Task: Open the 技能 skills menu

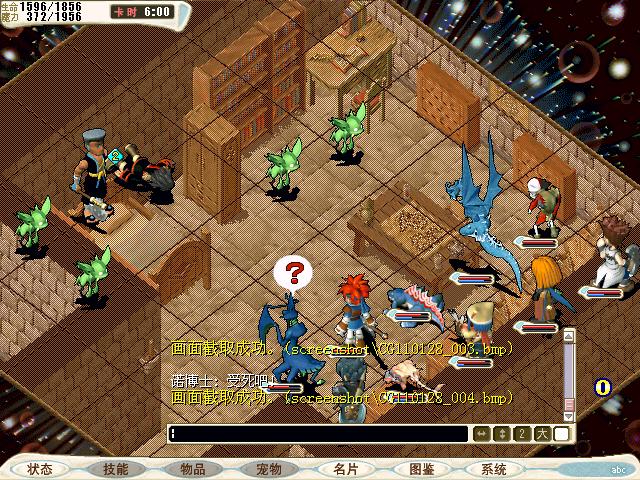Action: pos(115,469)
